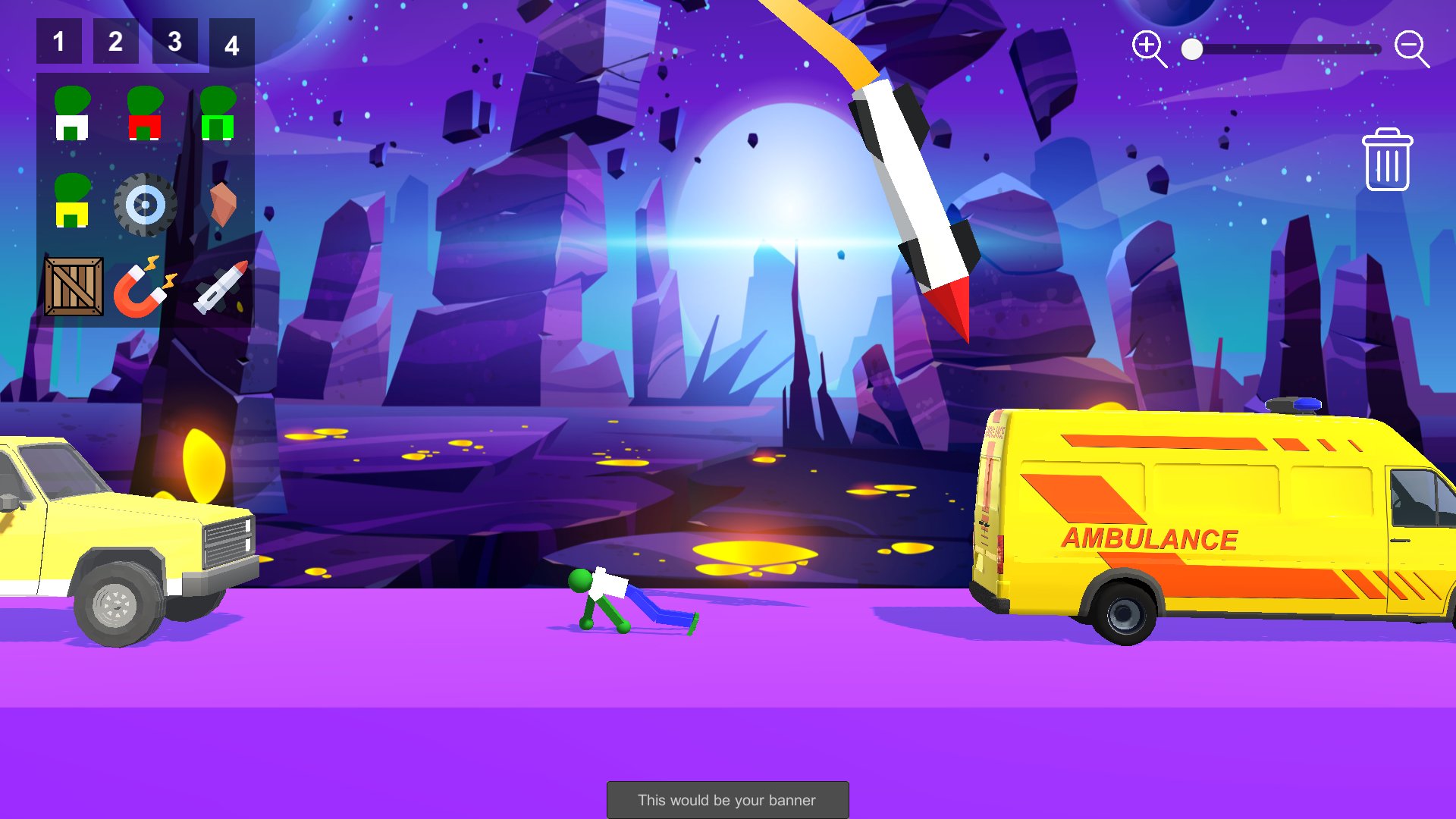Choose the brown rock item

click(x=222, y=204)
